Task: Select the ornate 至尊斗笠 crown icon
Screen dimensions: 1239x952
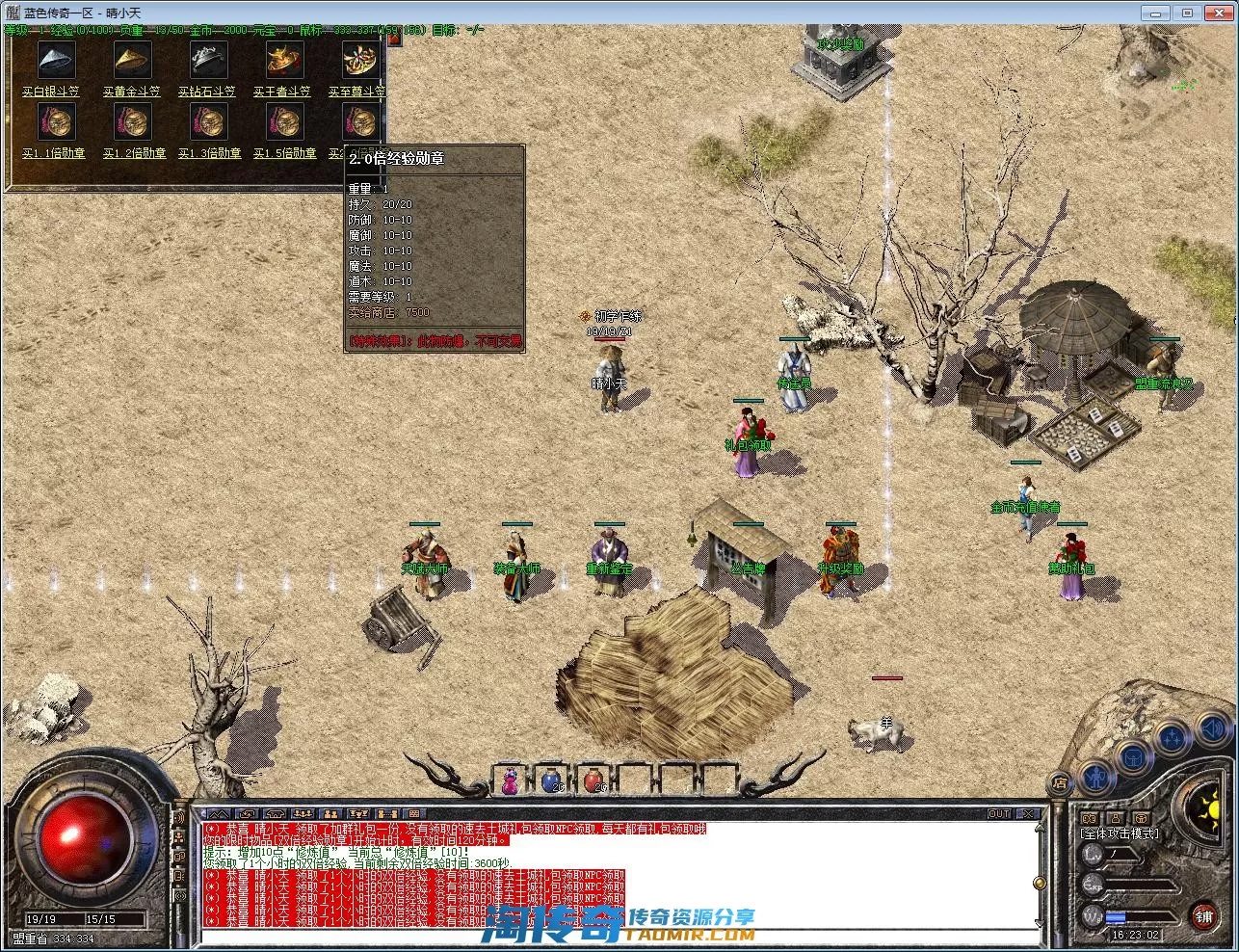Action: (360, 62)
